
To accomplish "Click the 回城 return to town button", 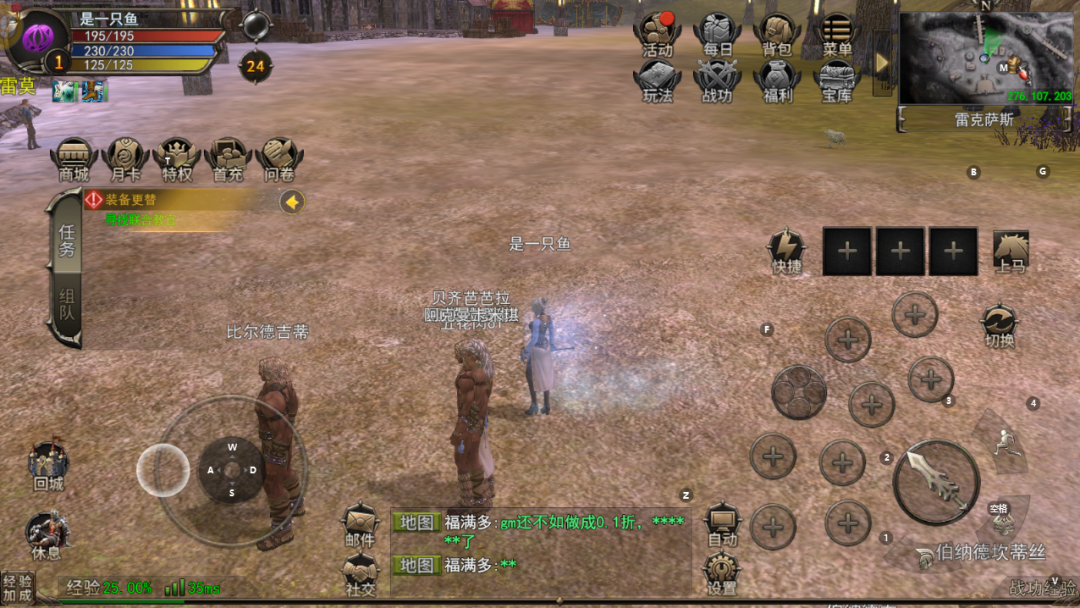I will pos(48,466).
